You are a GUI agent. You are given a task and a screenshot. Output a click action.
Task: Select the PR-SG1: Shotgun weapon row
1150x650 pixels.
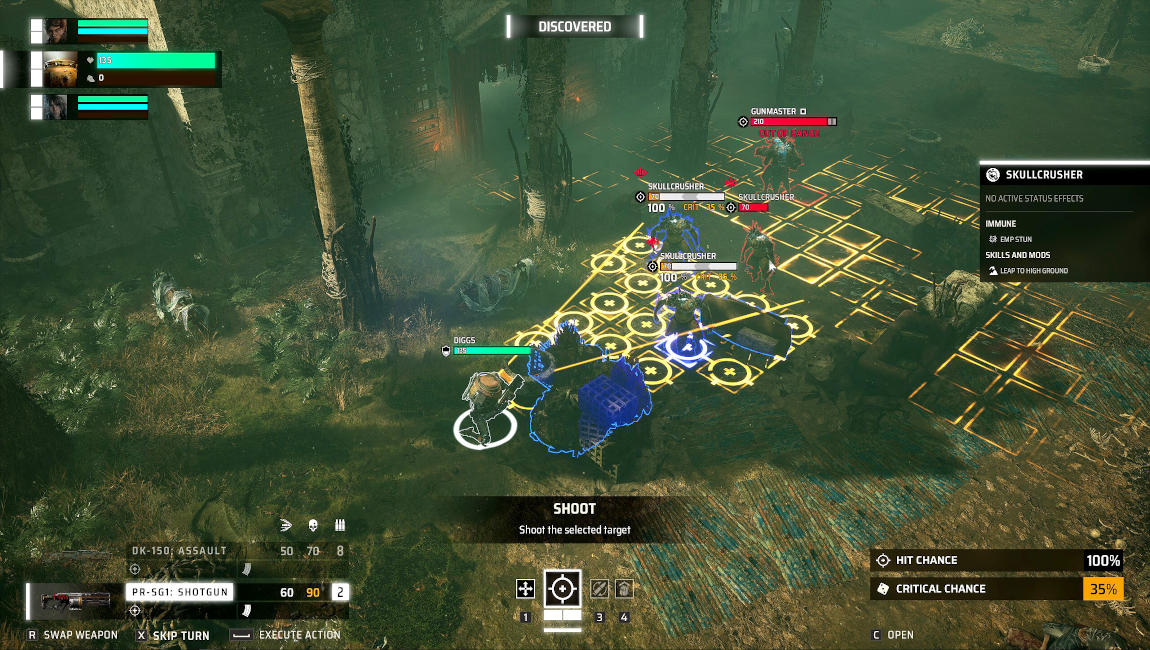coord(180,592)
